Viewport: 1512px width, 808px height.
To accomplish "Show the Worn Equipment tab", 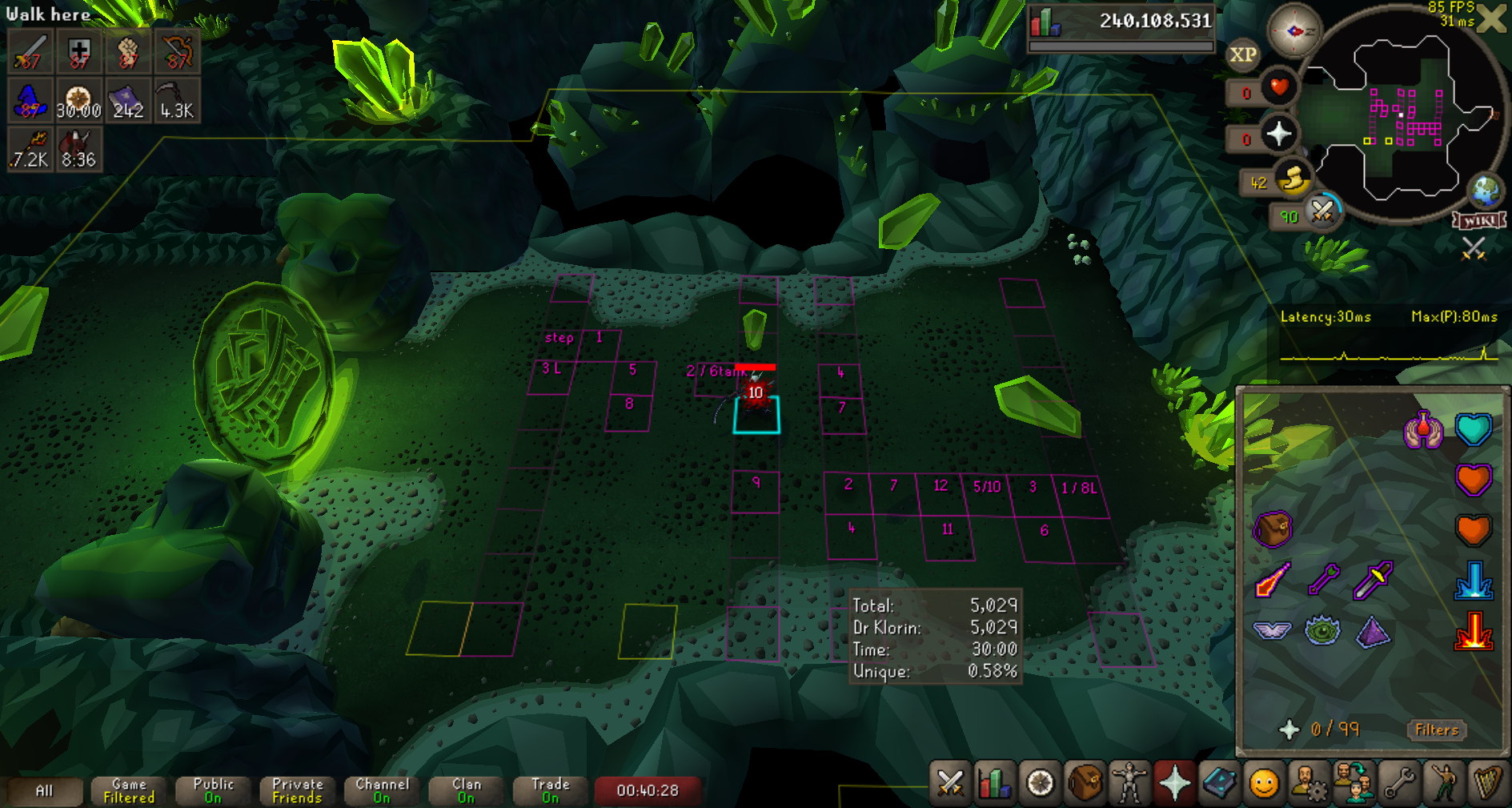I will (1129, 782).
